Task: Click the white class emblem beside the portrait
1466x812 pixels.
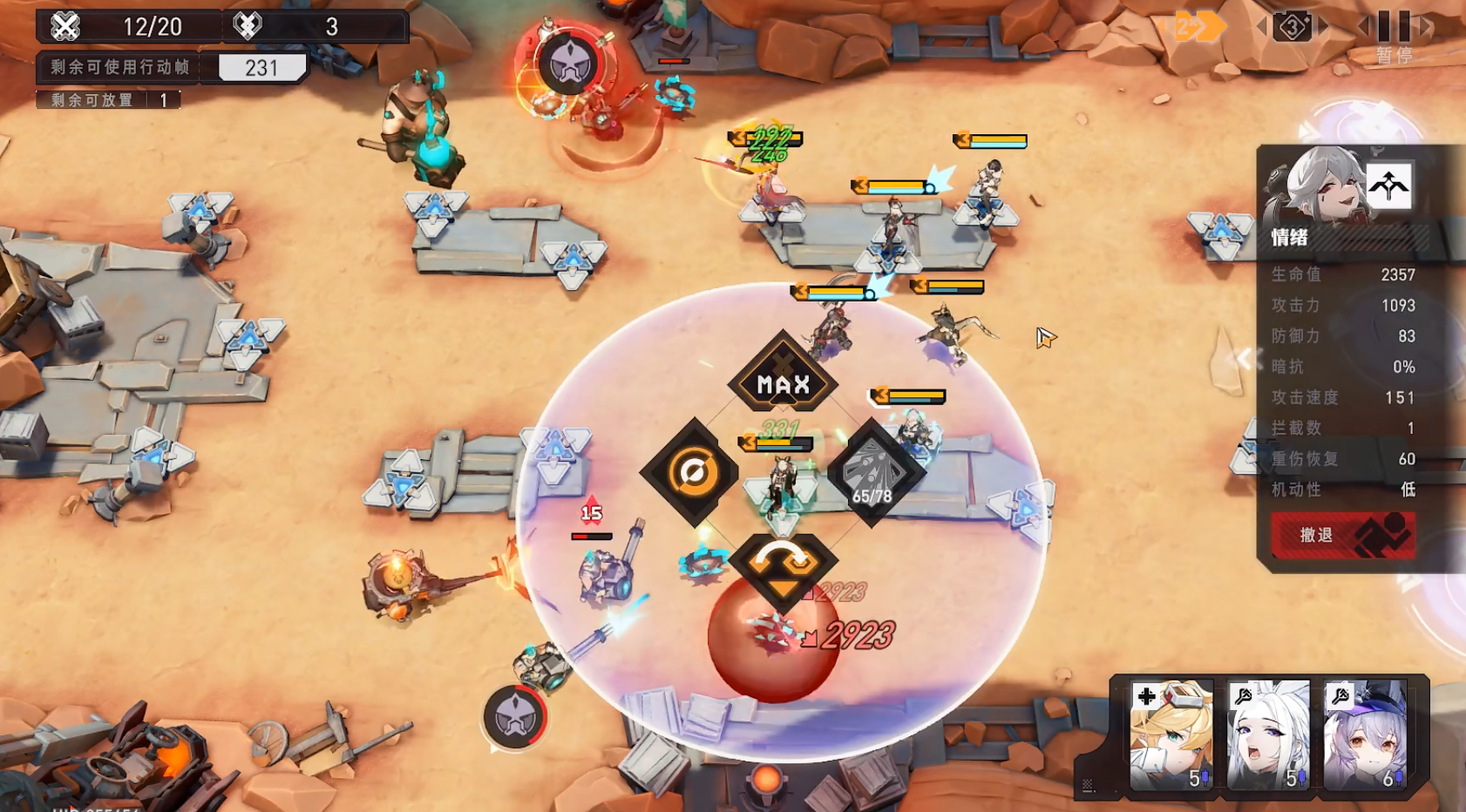Action: point(1388,185)
